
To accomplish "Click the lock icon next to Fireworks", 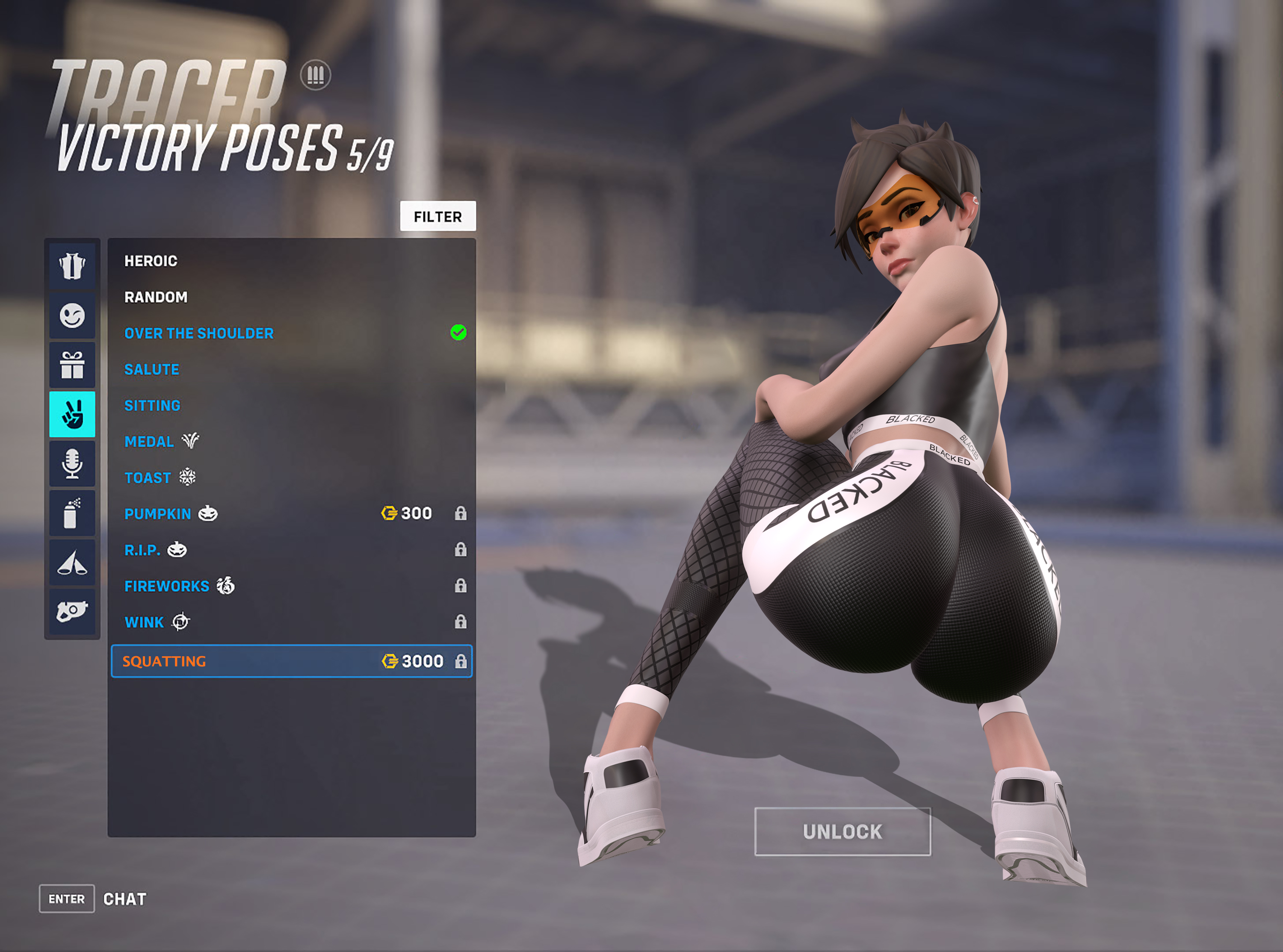I will coord(461,586).
